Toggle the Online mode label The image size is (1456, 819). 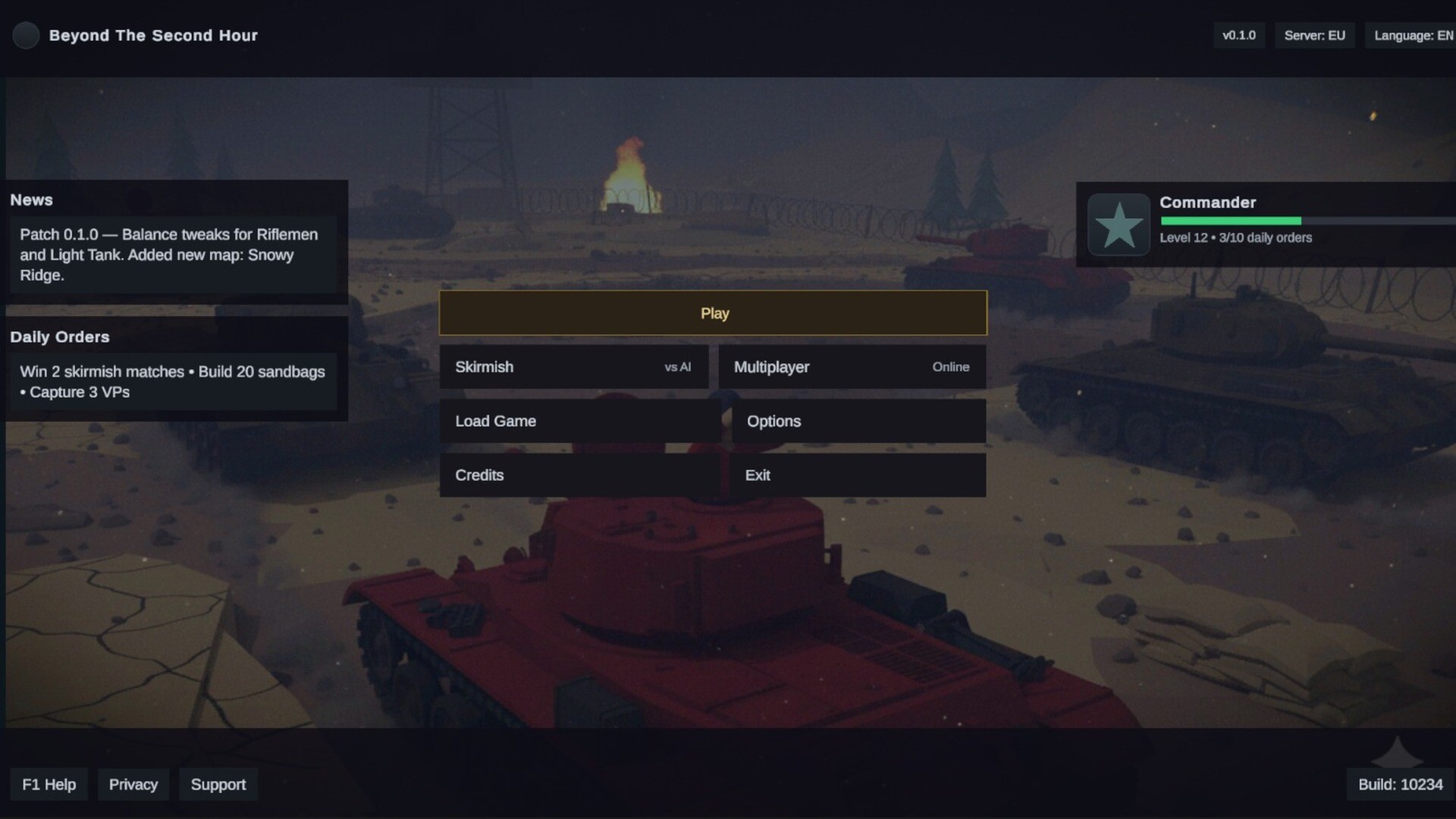[950, 367]
